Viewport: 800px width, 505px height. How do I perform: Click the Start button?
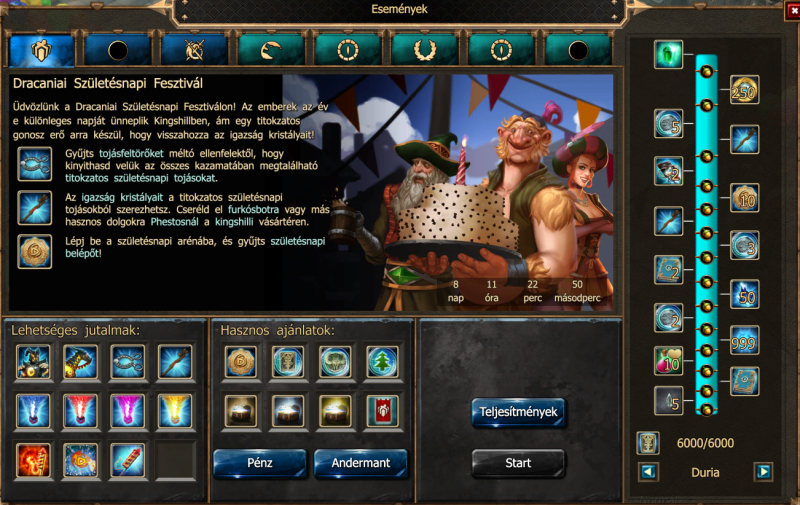[518, 463]
